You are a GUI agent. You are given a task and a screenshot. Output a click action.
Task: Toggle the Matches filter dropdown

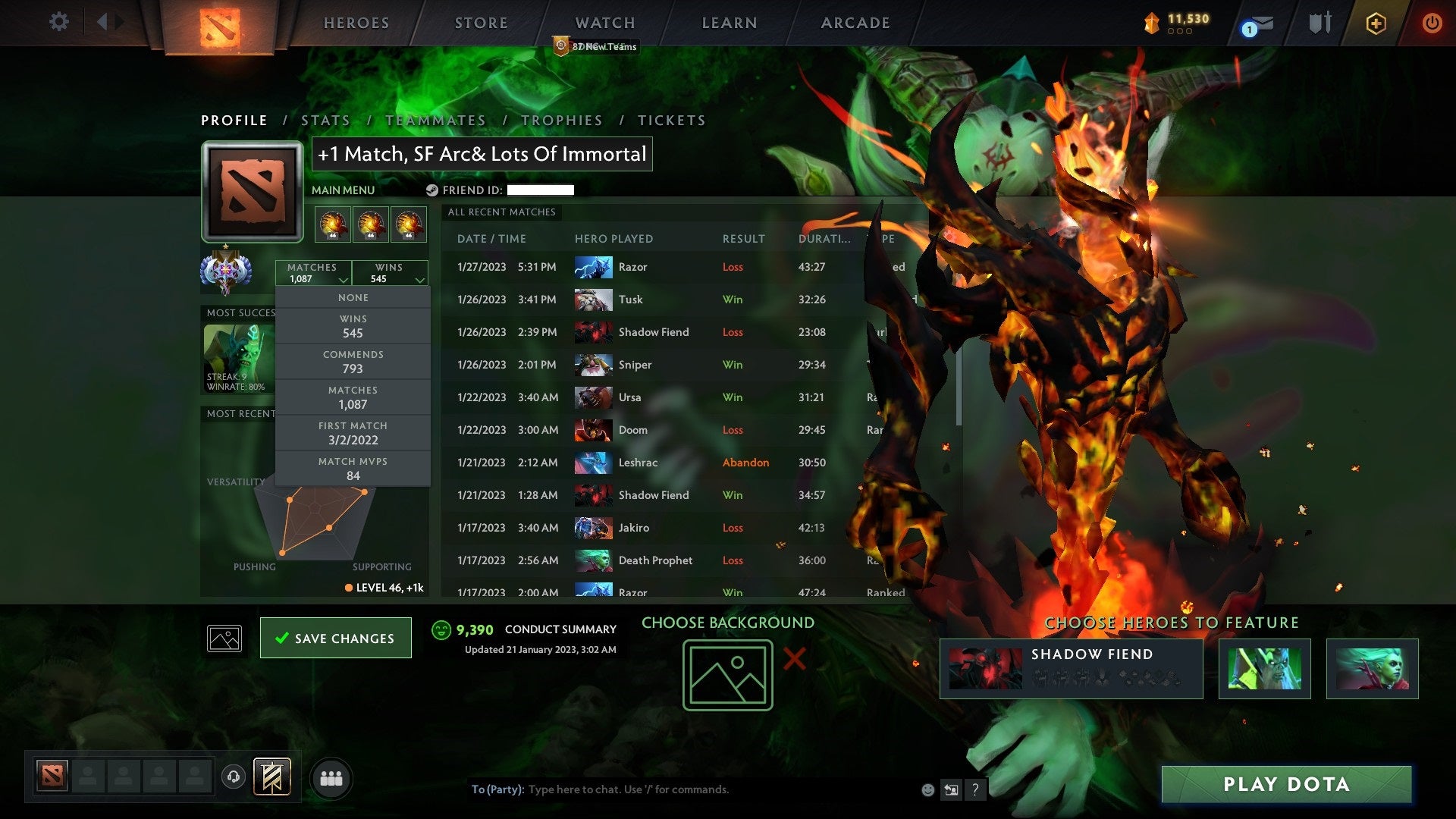[x=313, y=272]
